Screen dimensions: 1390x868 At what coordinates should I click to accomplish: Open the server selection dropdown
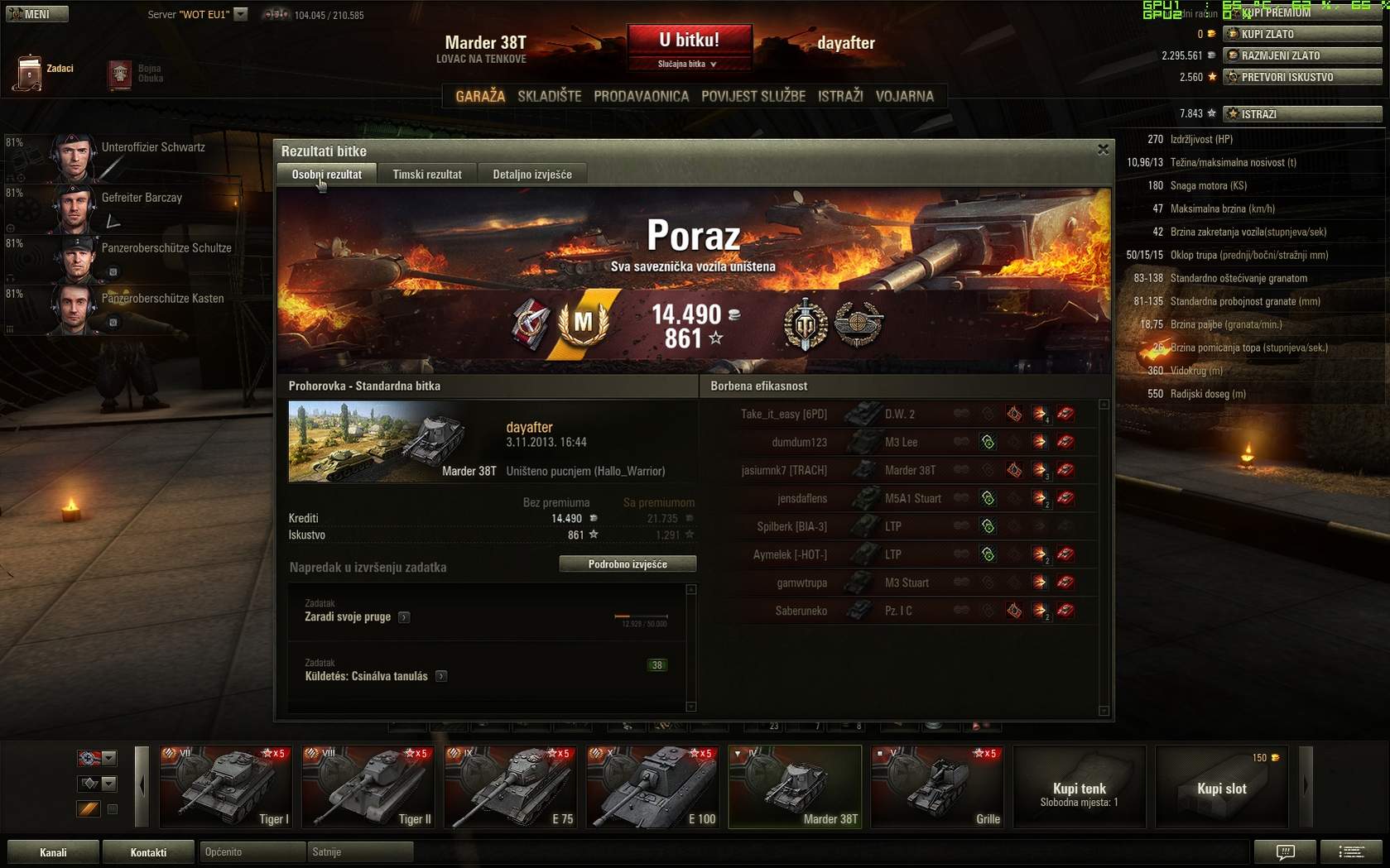tap(241, 14)
